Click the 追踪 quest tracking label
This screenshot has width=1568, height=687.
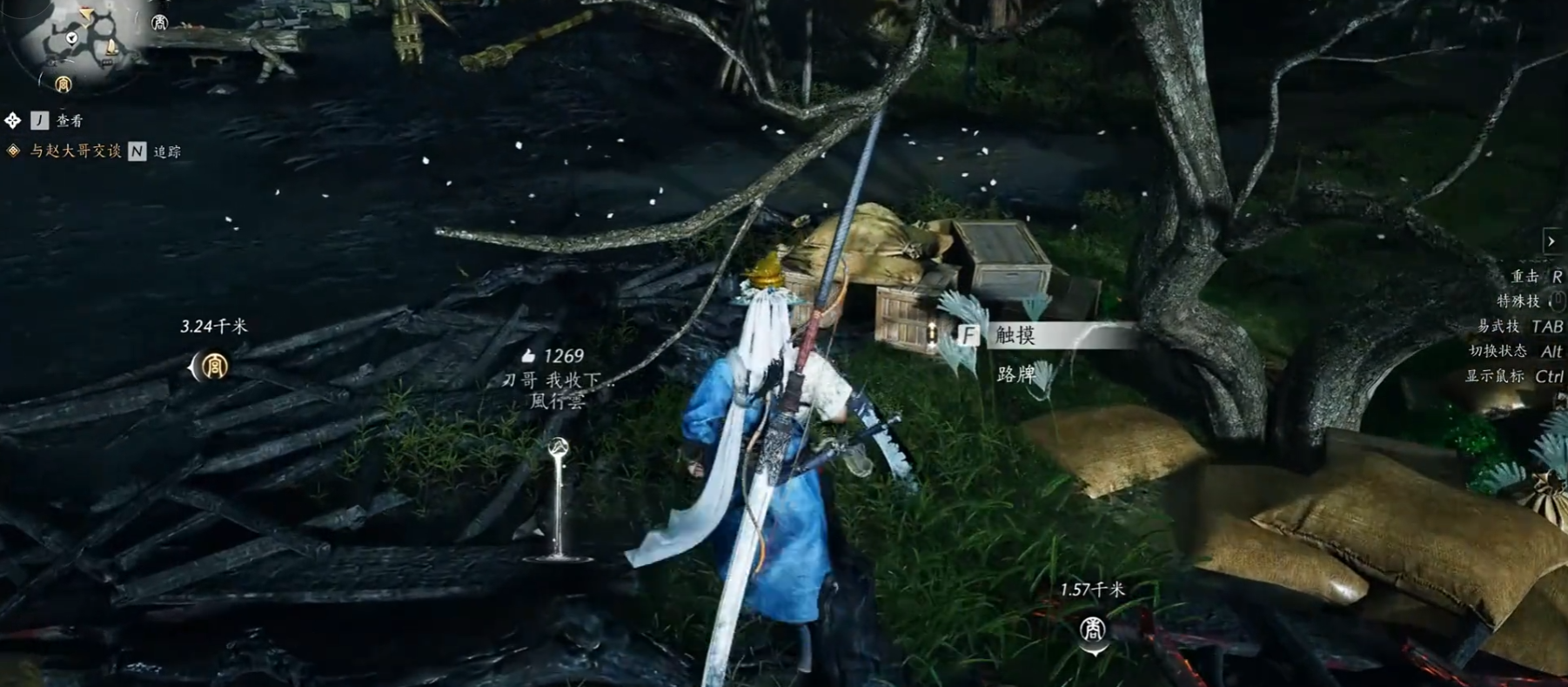[x=167, y=152]
